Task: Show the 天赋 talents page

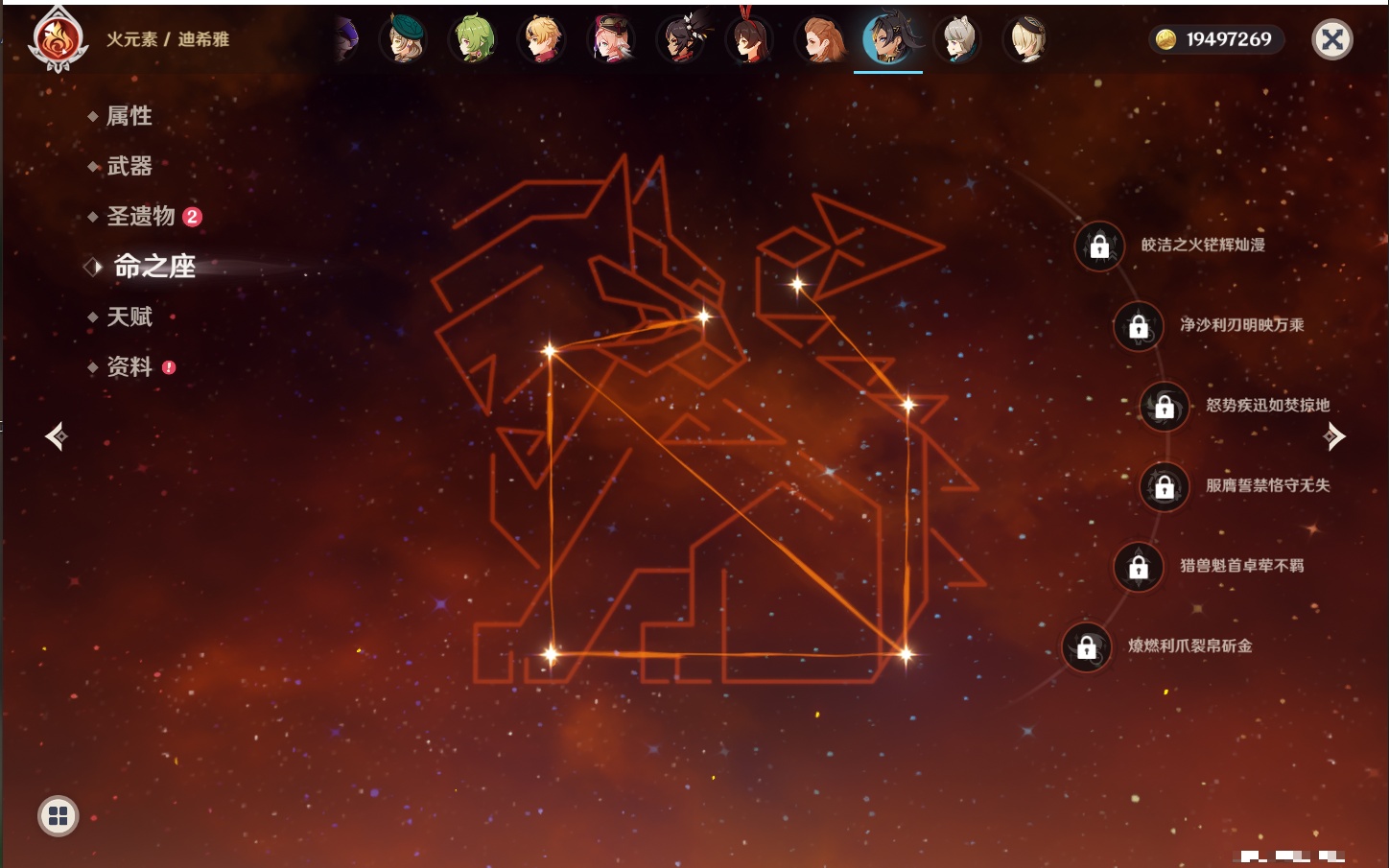Action: [129, 317]
